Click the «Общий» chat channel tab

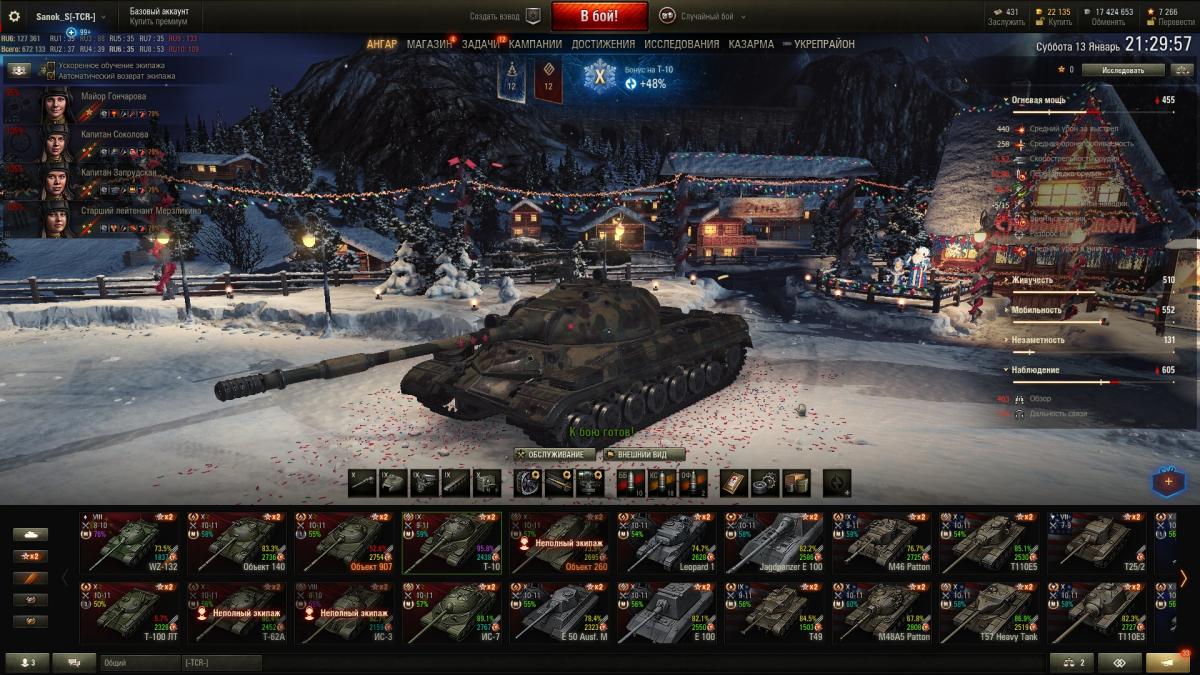tap(138, 662)
